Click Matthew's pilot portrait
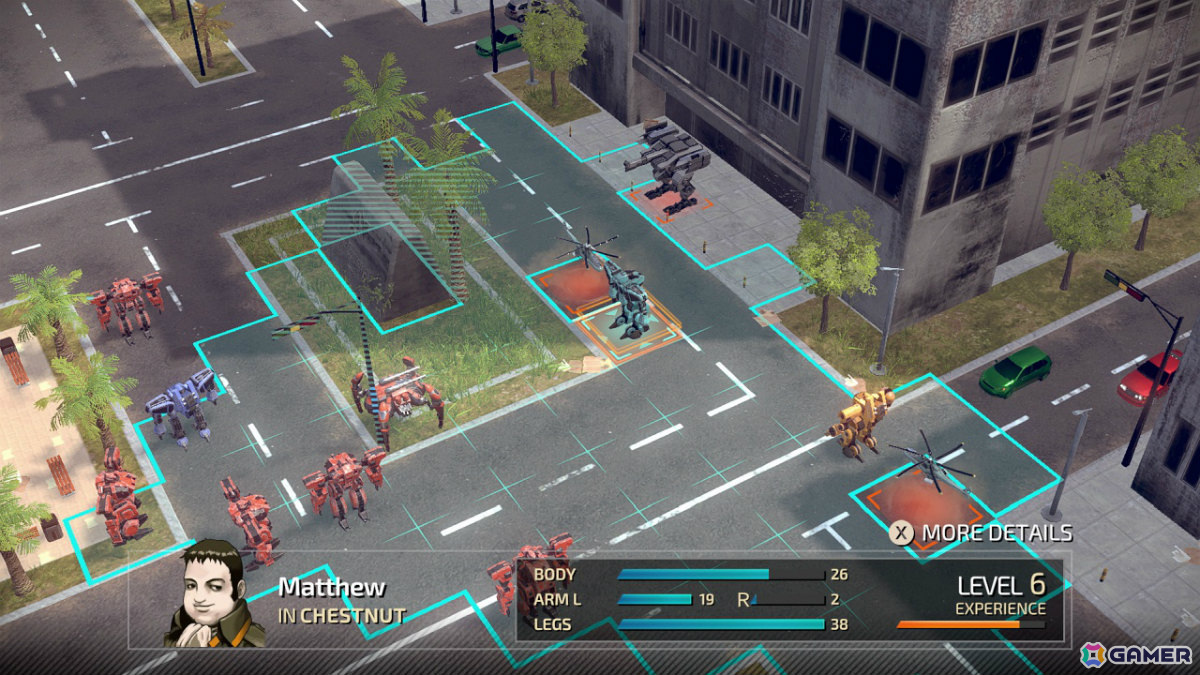1200x675 pixels. 208,592
